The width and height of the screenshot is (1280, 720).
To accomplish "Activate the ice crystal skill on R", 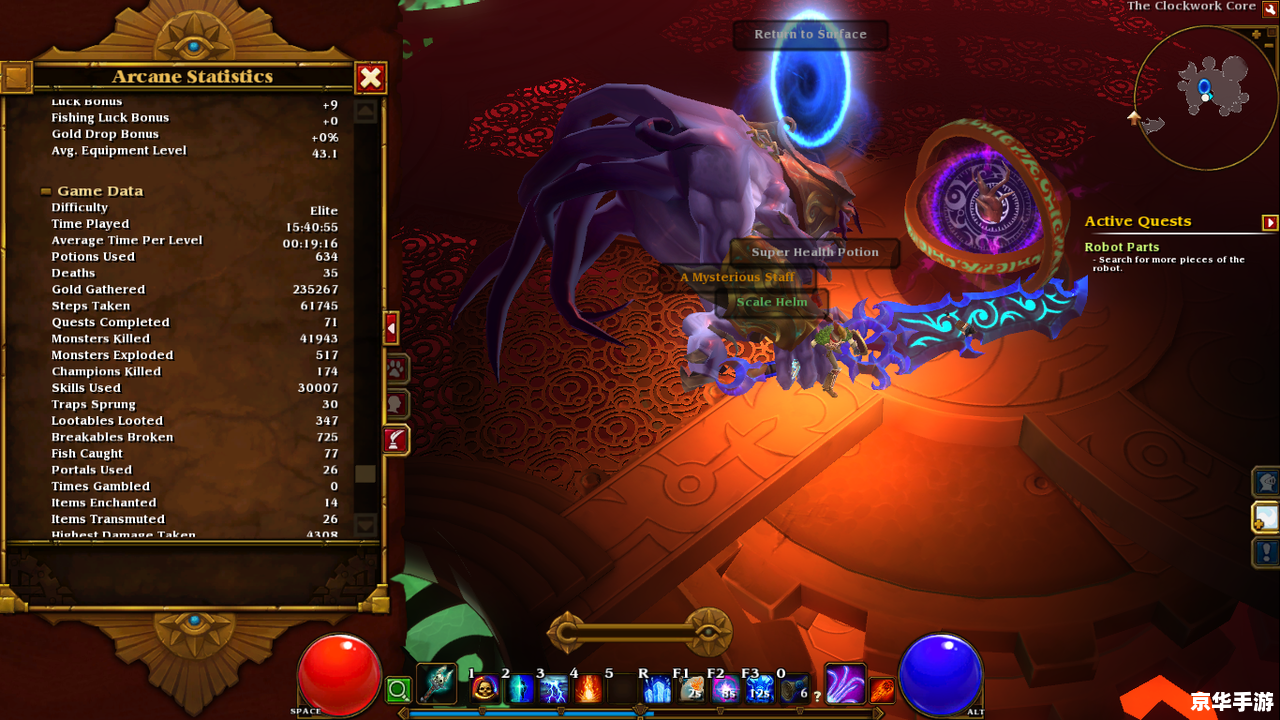I will pyautogui.click(x=657, y=689).
